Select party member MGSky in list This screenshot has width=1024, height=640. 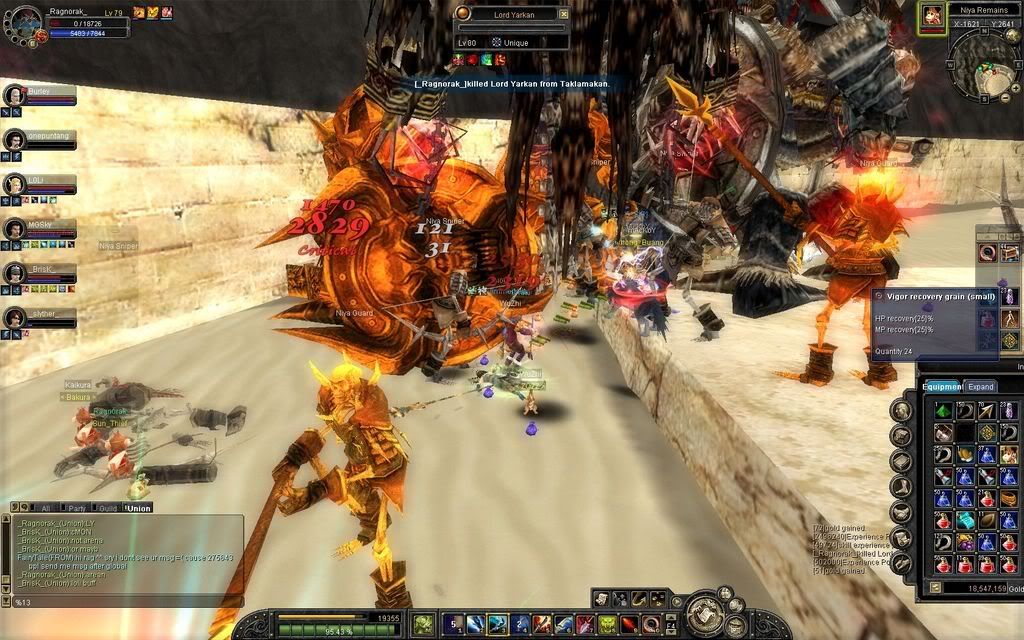[14, 229]
